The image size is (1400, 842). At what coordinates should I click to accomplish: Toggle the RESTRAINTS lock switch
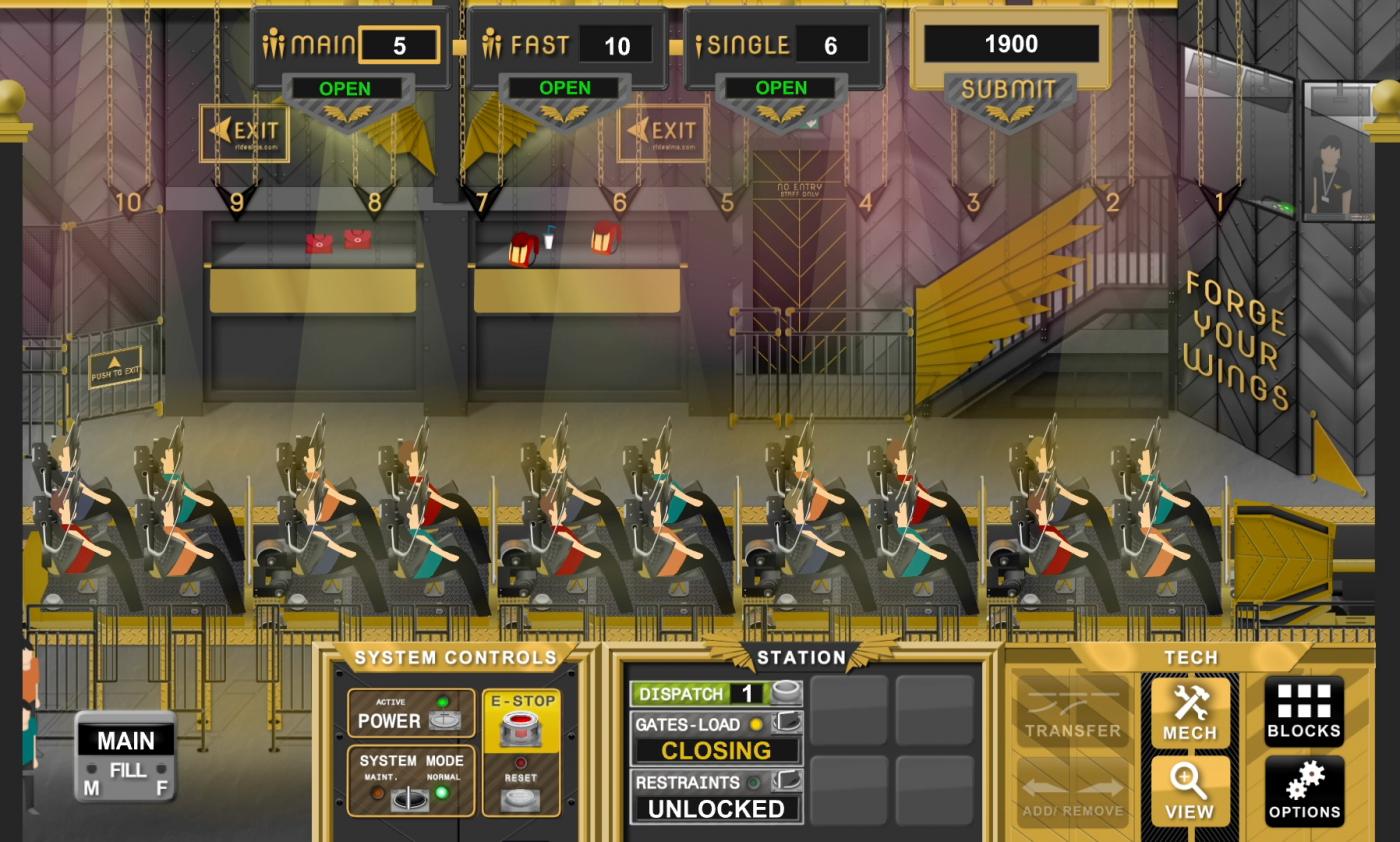coord(787,781)
